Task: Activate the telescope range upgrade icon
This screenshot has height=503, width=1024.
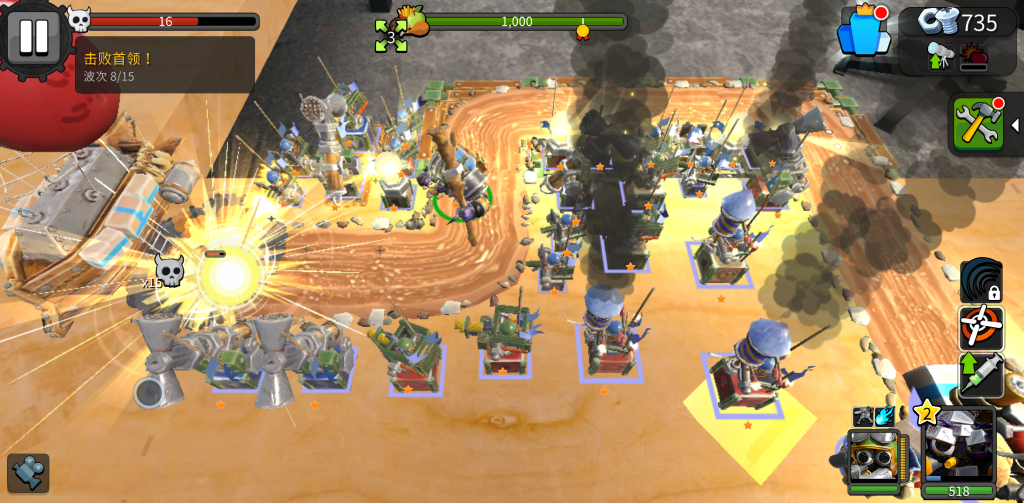Action: click(940, 56)
